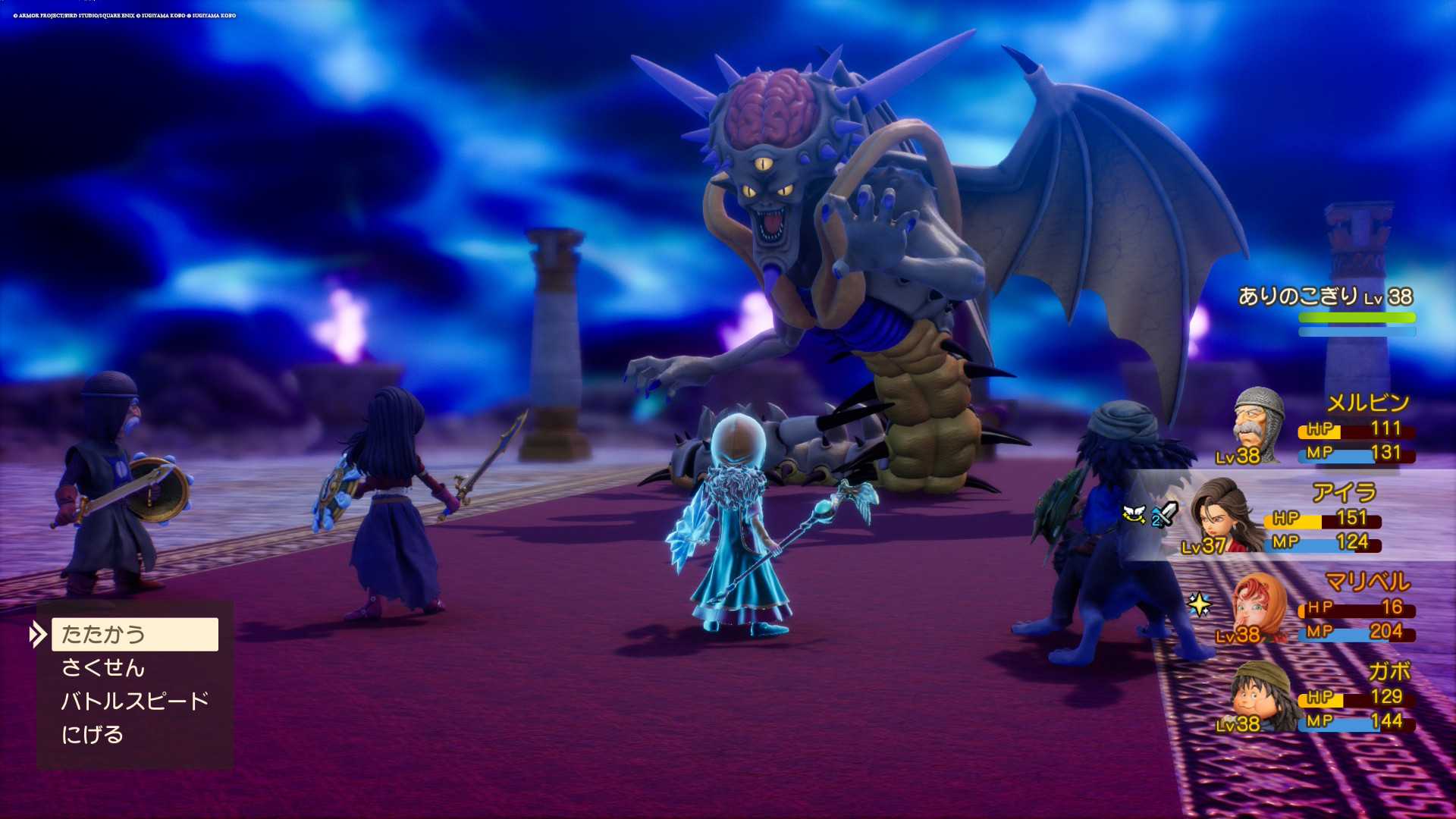Open バトルスピード (Battle Speed) setting
The image size is (1456, 819).
pyautogui.click(x=134, y=701)
